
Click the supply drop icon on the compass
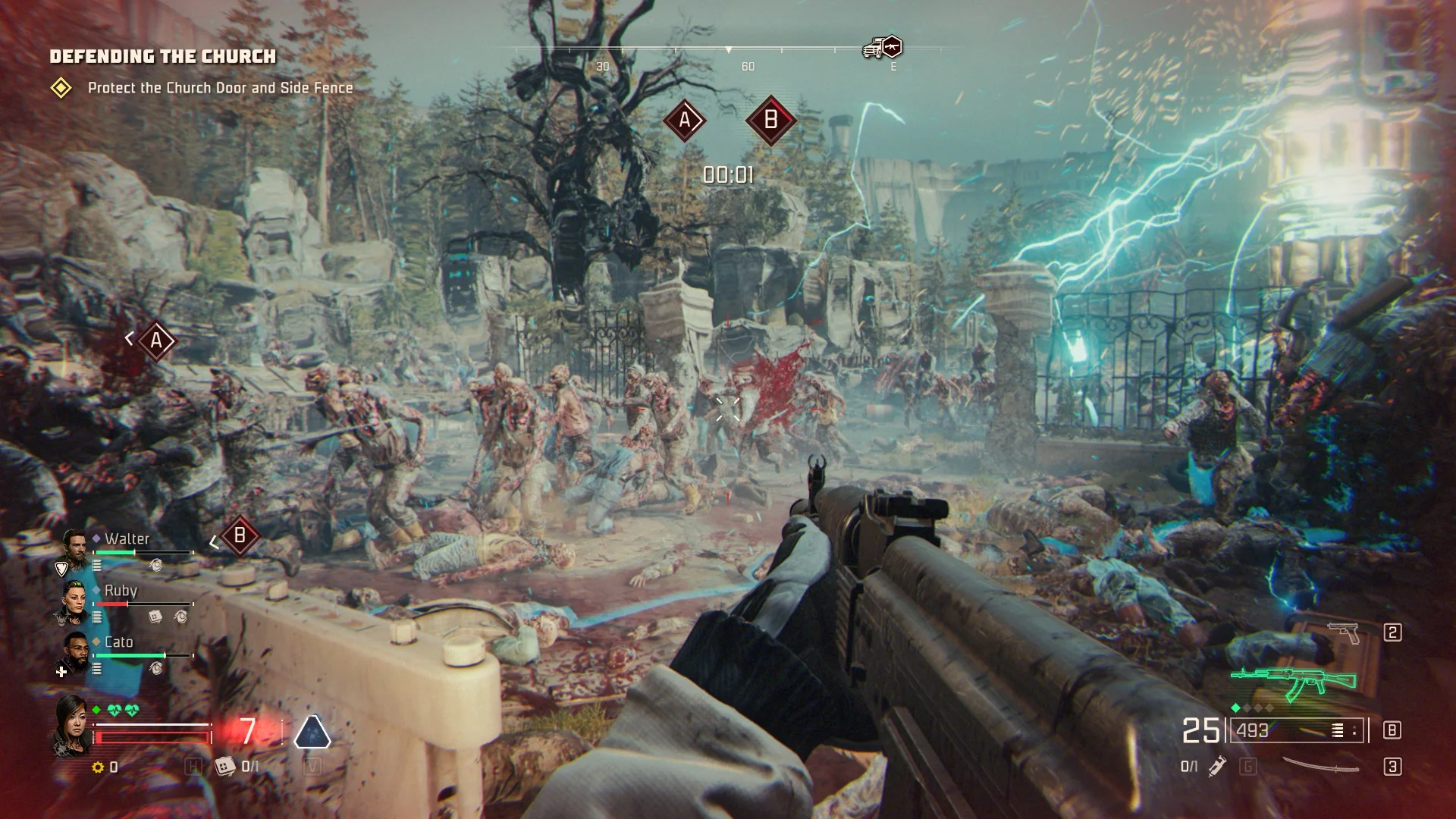tap(881, 45)
